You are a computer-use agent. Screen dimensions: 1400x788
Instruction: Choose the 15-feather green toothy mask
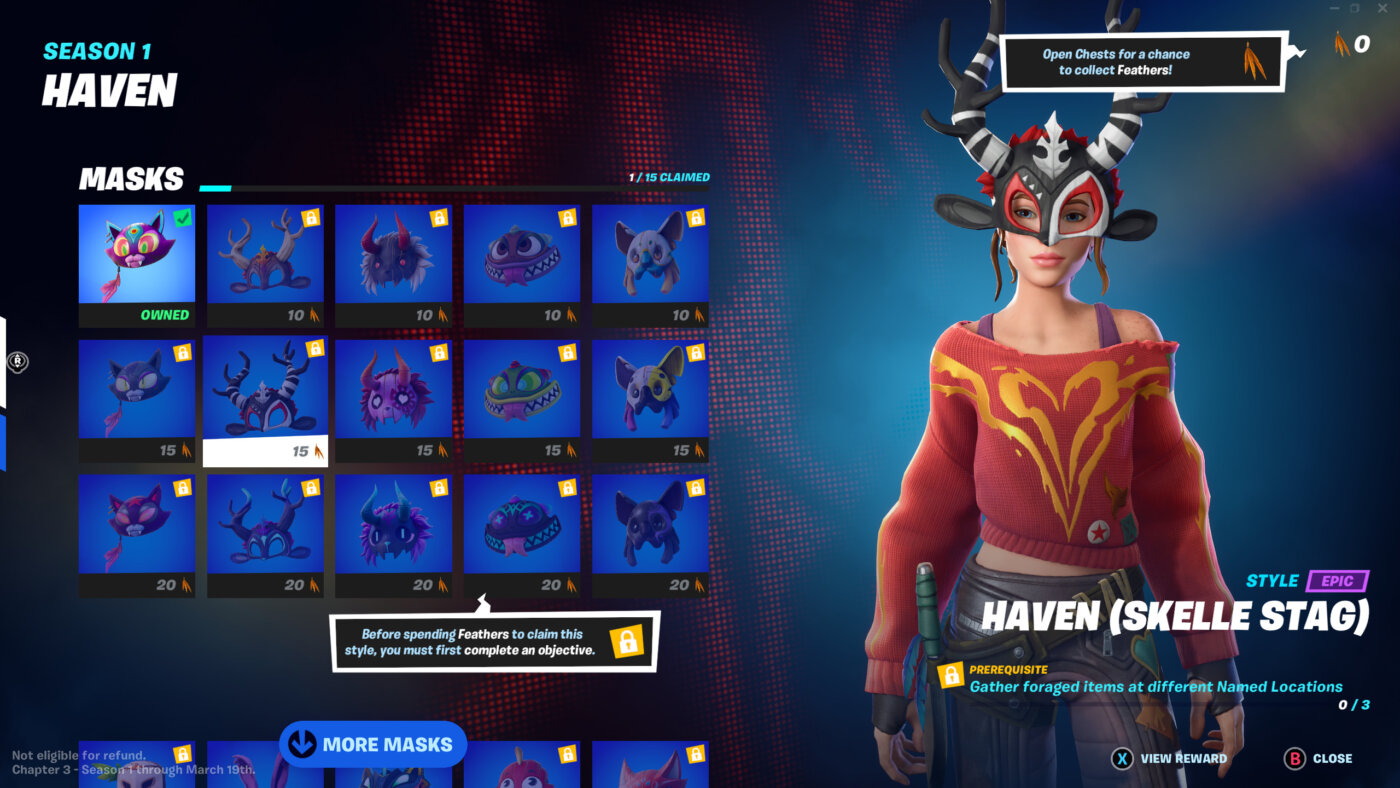click(x=521, y=390)
